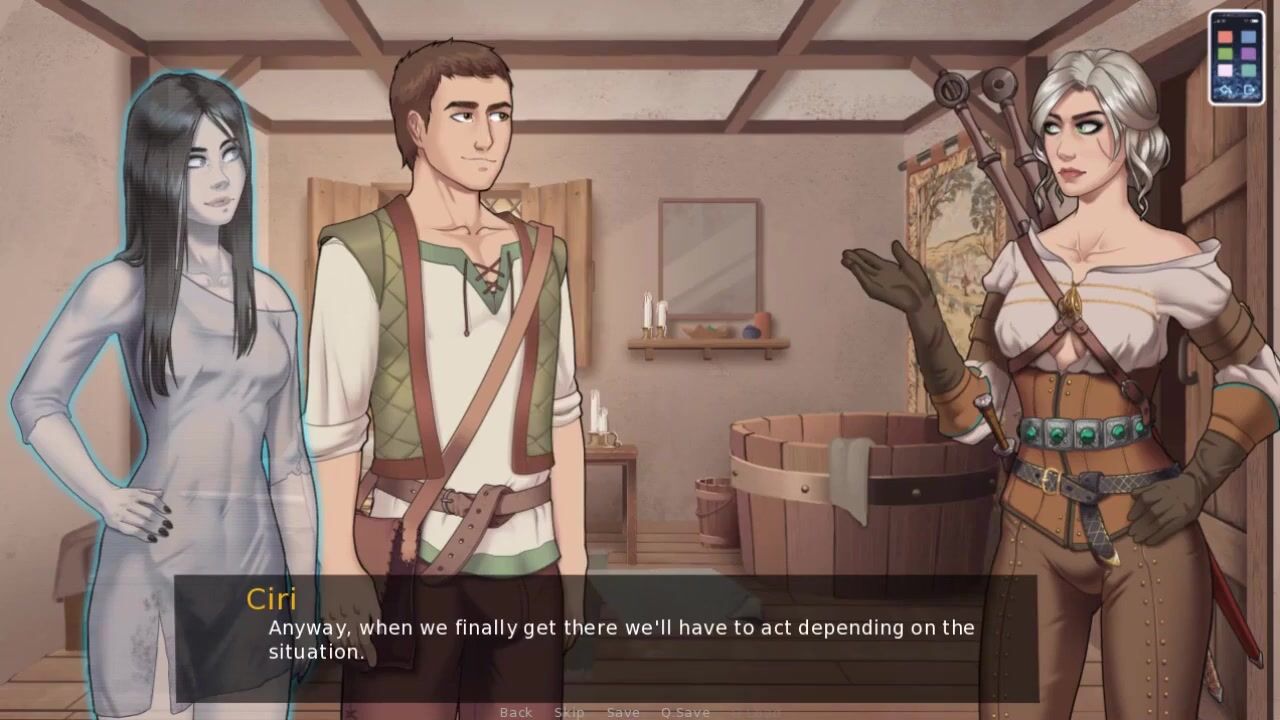
Task: Skip through the dialogue
Action: [569, 712]
